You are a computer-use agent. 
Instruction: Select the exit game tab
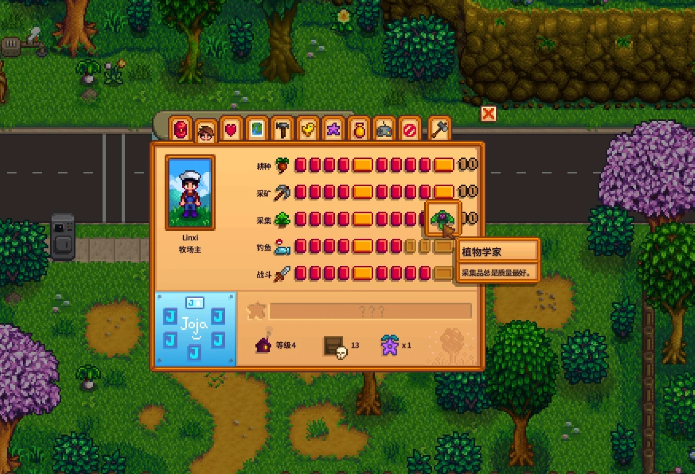(410, 129)
